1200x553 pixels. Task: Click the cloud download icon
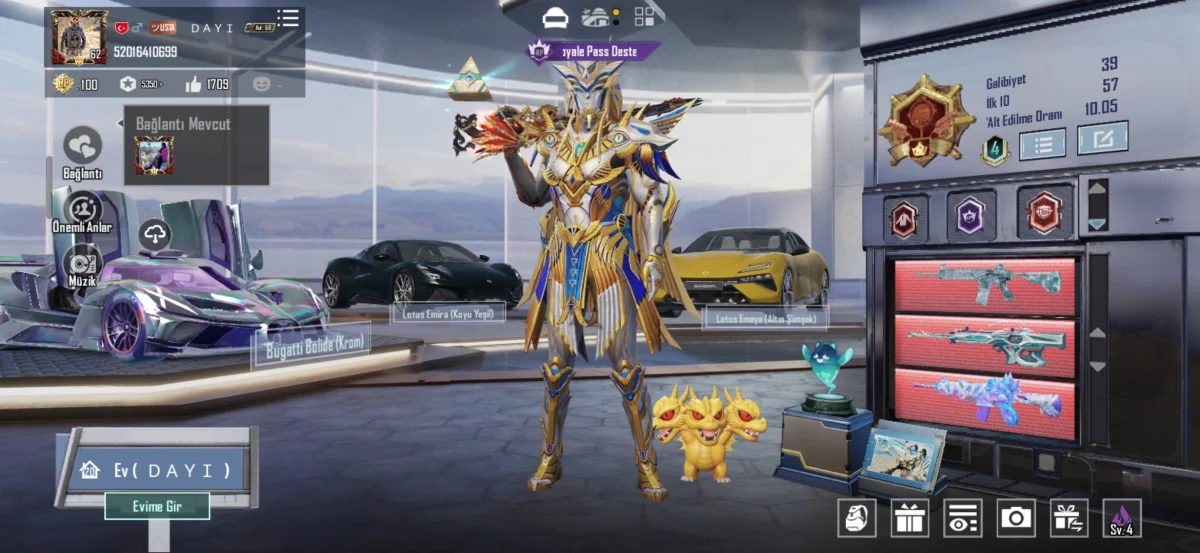point(155,235)
